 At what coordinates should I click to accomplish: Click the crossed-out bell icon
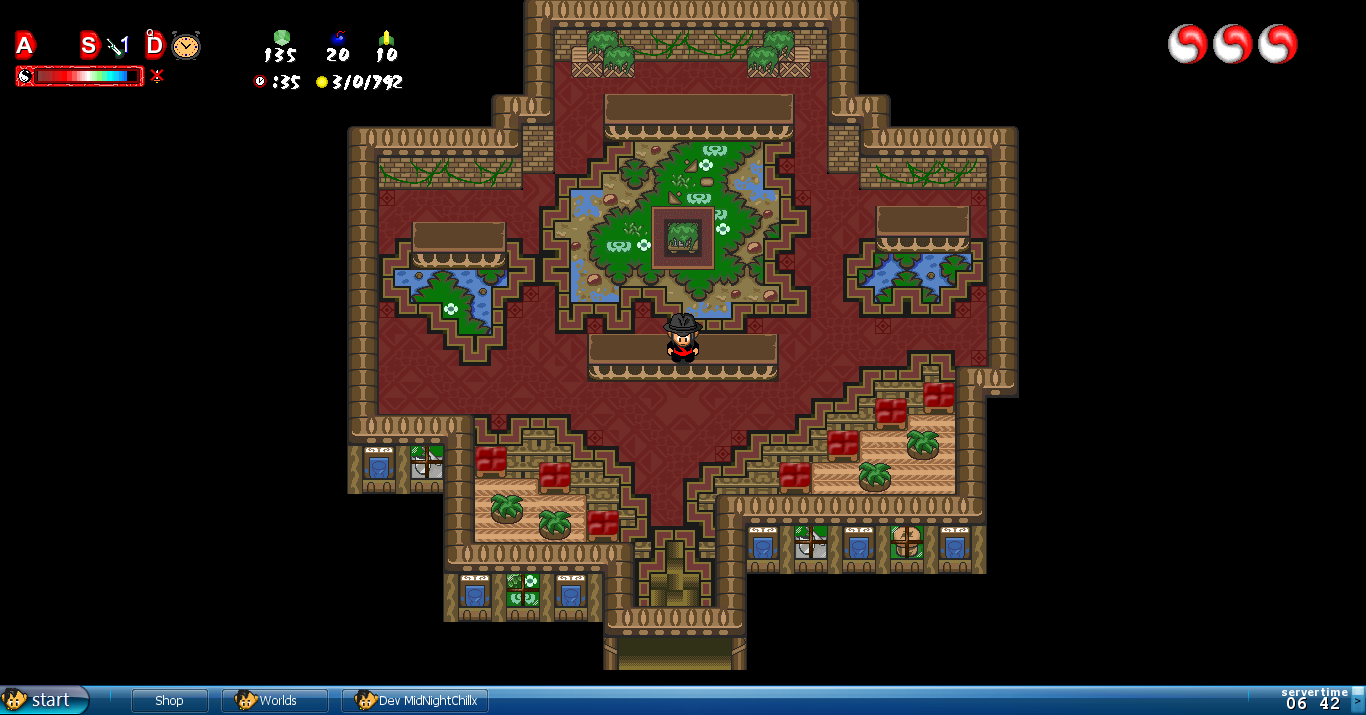[157, 76]
